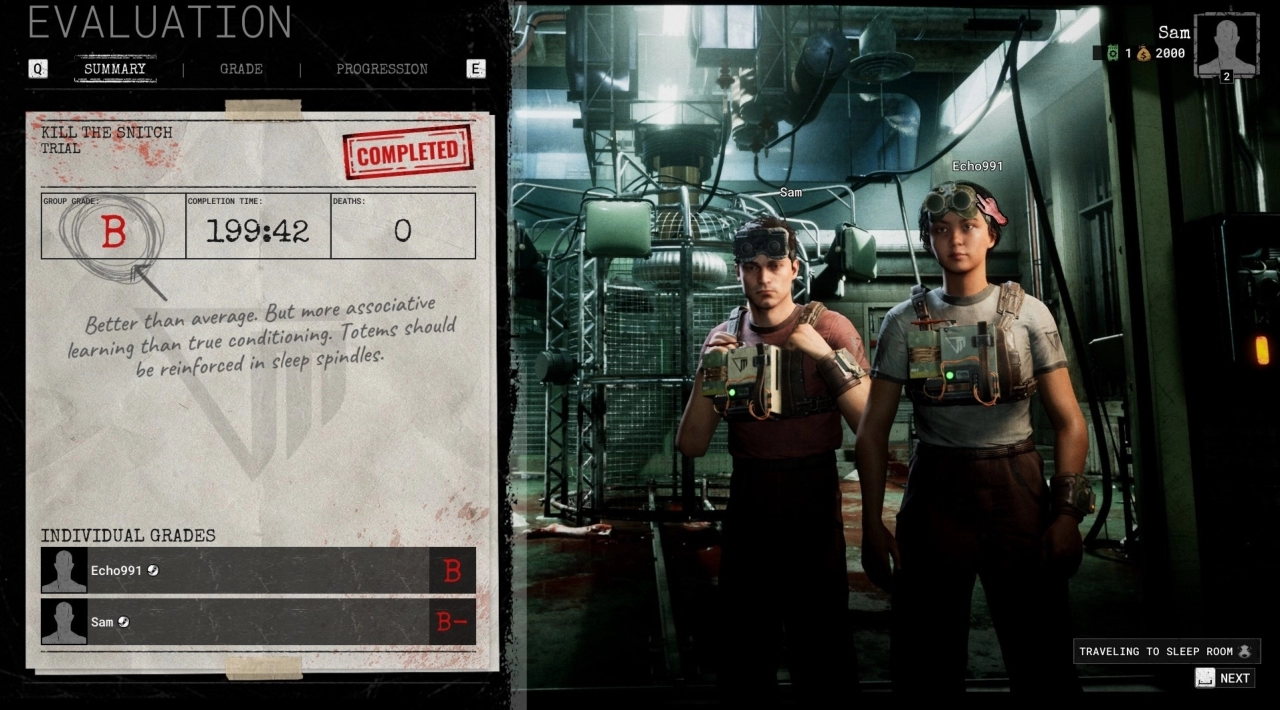Continue with the Next button
Screen dimensions: 1280x710
[1224, 678]
